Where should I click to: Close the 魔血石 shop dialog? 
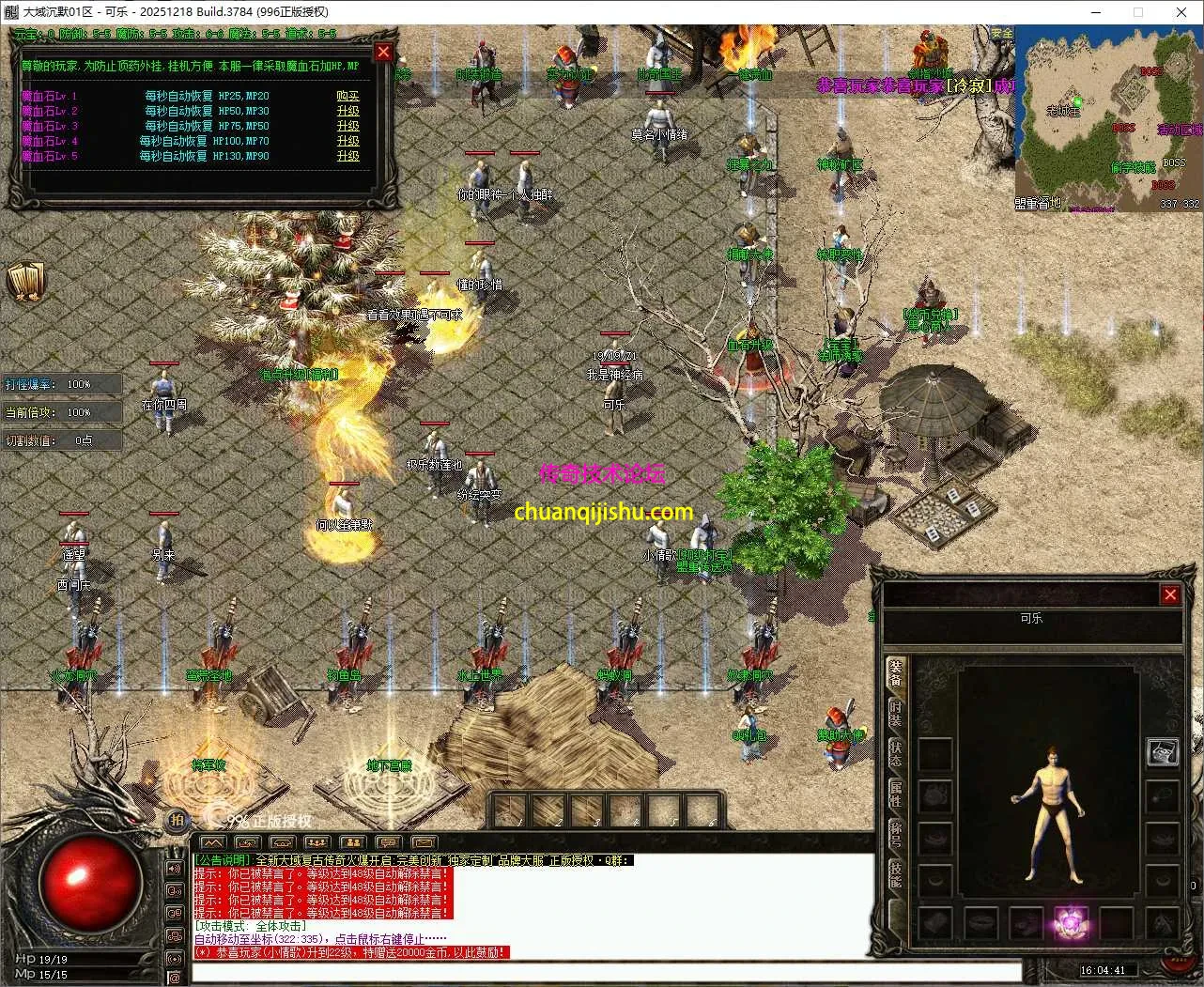(383, 53)
